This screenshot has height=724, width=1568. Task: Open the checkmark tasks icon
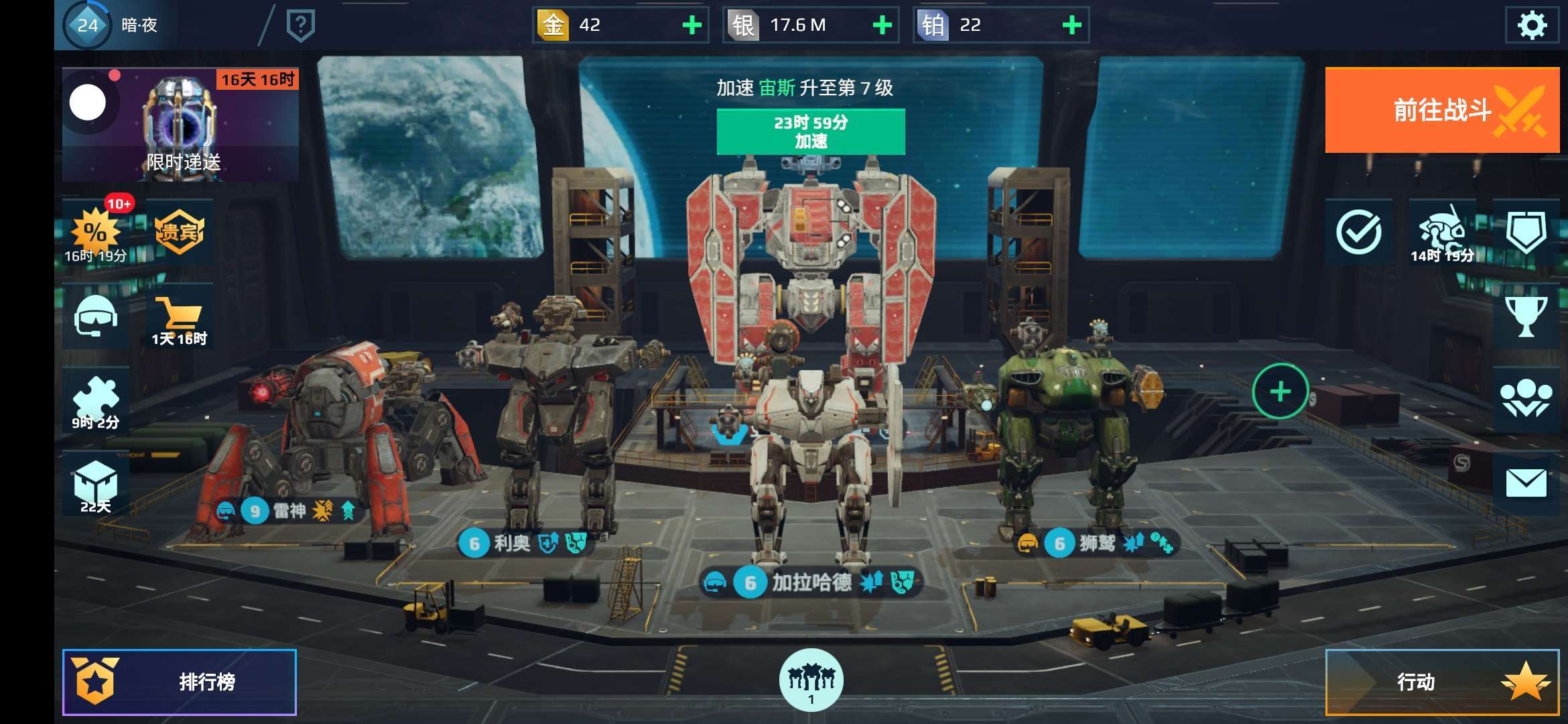(x=1358, y=233)
